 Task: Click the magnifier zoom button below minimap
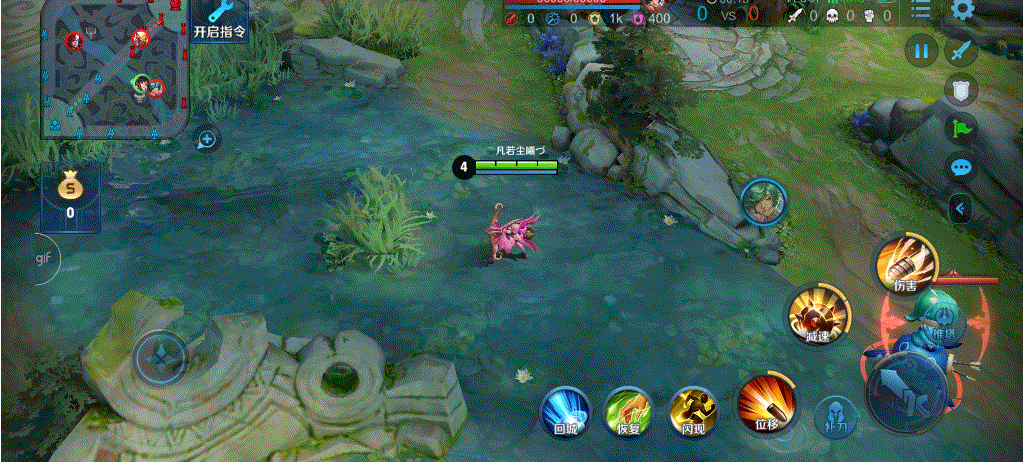click(x=207, y=139)
